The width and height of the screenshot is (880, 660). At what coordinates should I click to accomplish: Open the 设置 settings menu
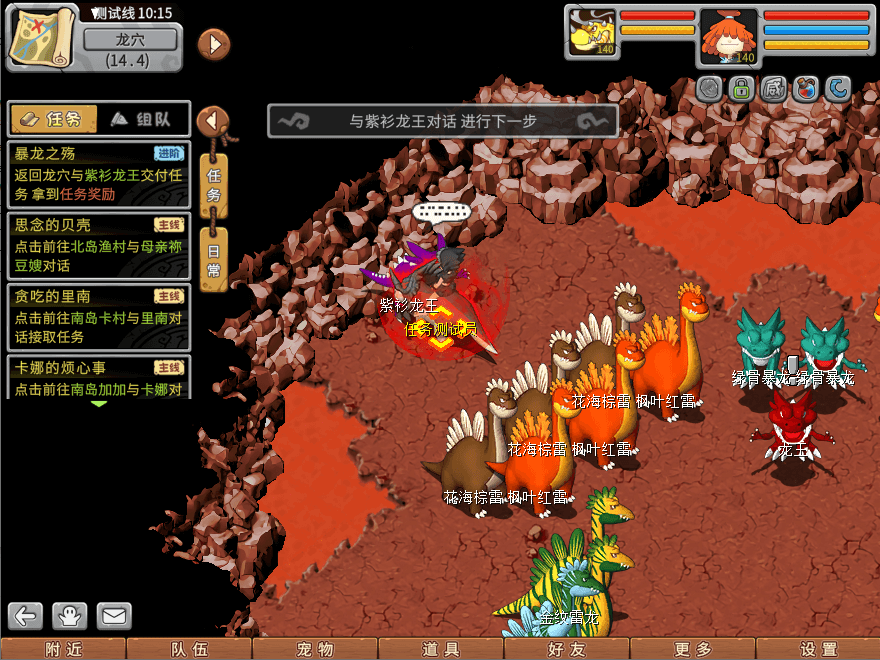[x=818, y=649]
